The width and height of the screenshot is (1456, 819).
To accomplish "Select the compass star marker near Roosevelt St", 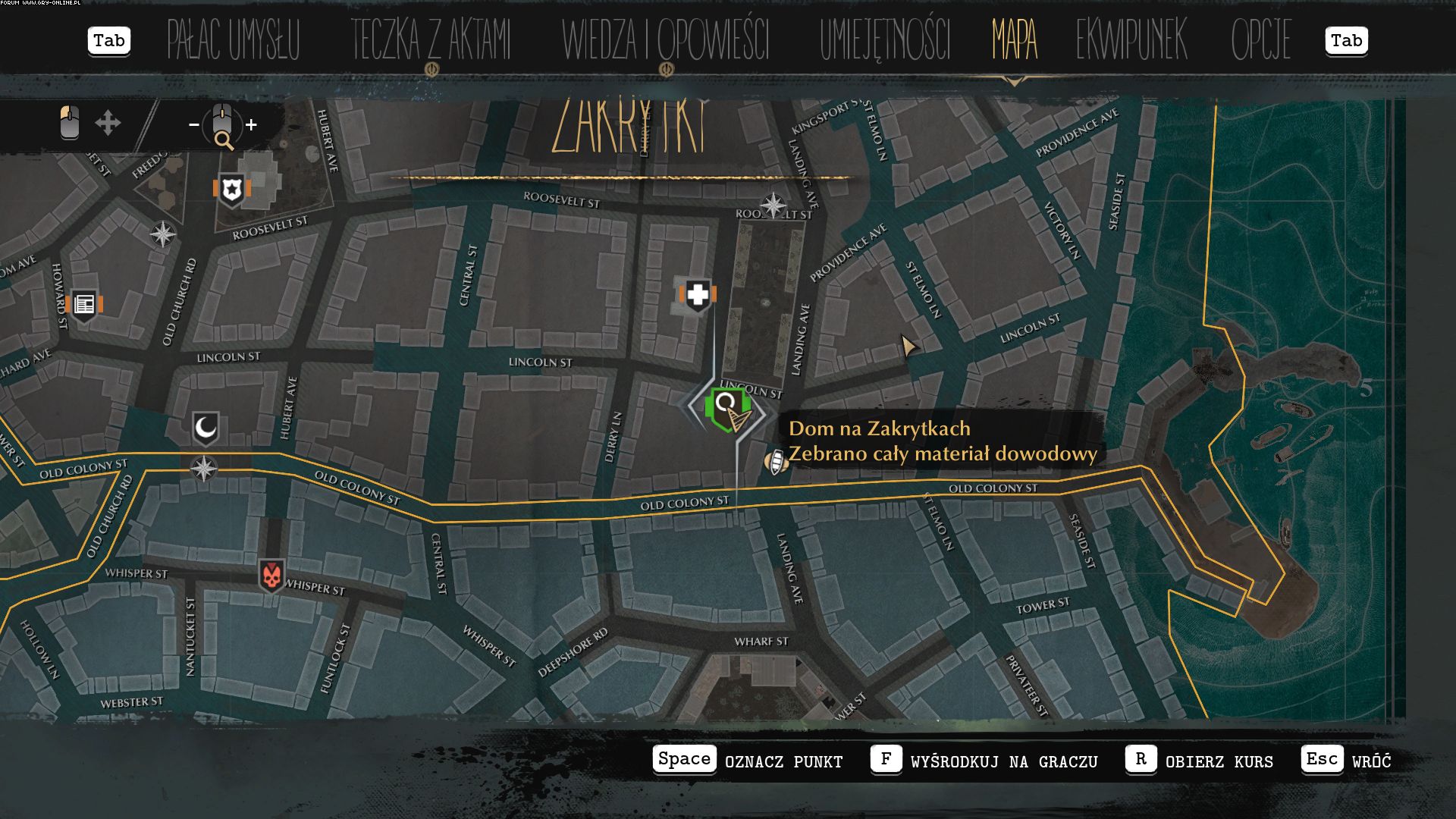I will 773,205.
